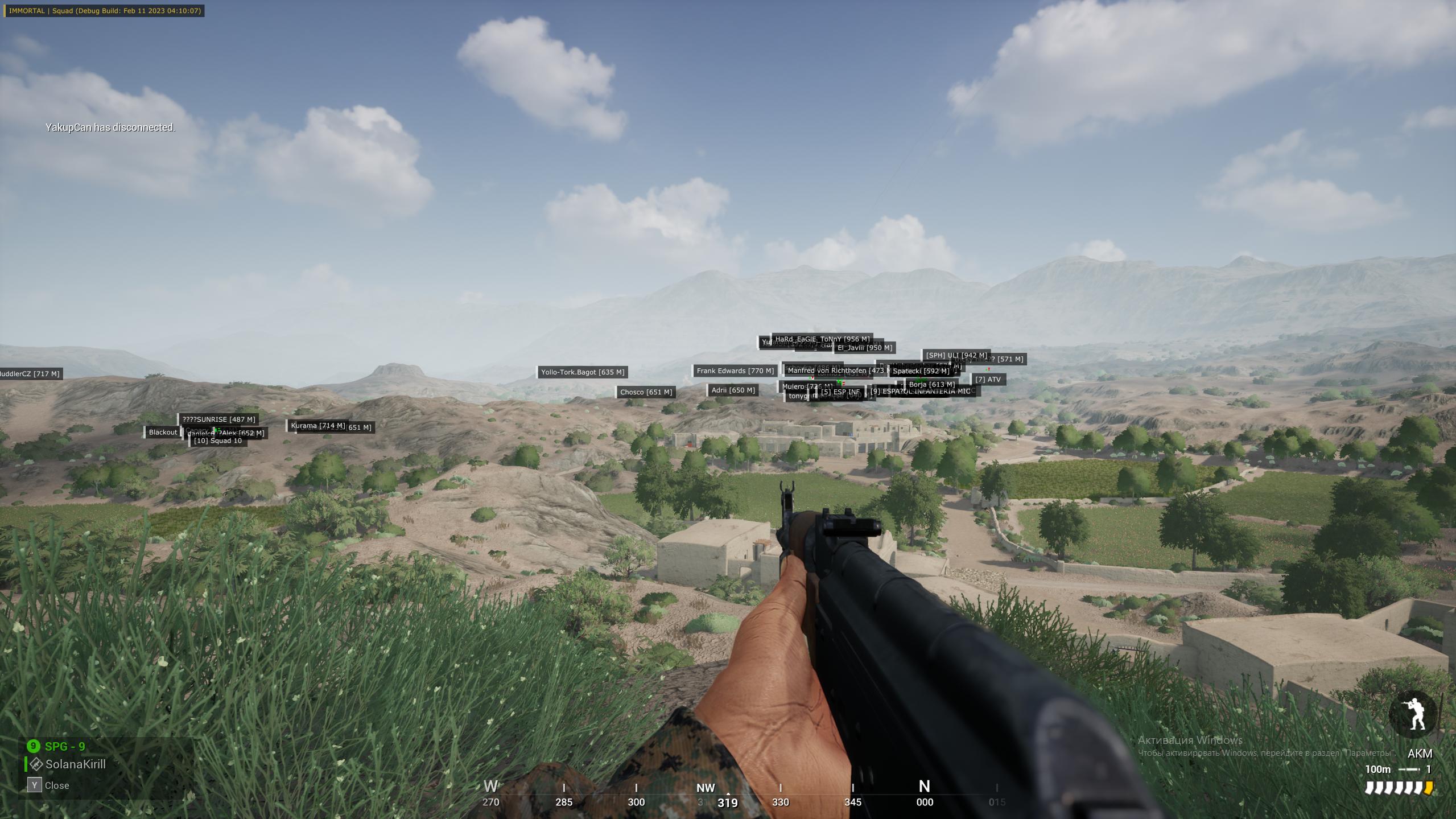This screenshot has height=819, width=1456.
Task: Select the Frank Edwards player nametag
Action: pos(735,371)
